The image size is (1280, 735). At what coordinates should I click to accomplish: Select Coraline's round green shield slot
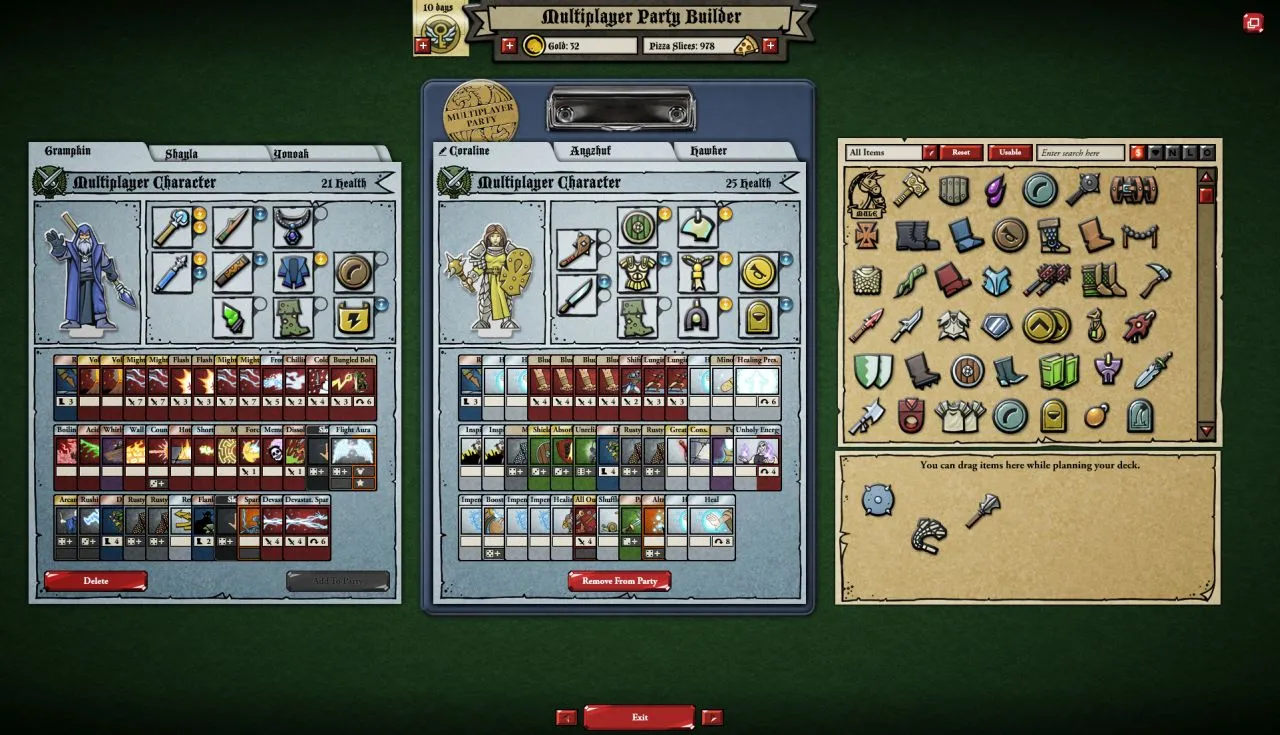tap(636, 227)
